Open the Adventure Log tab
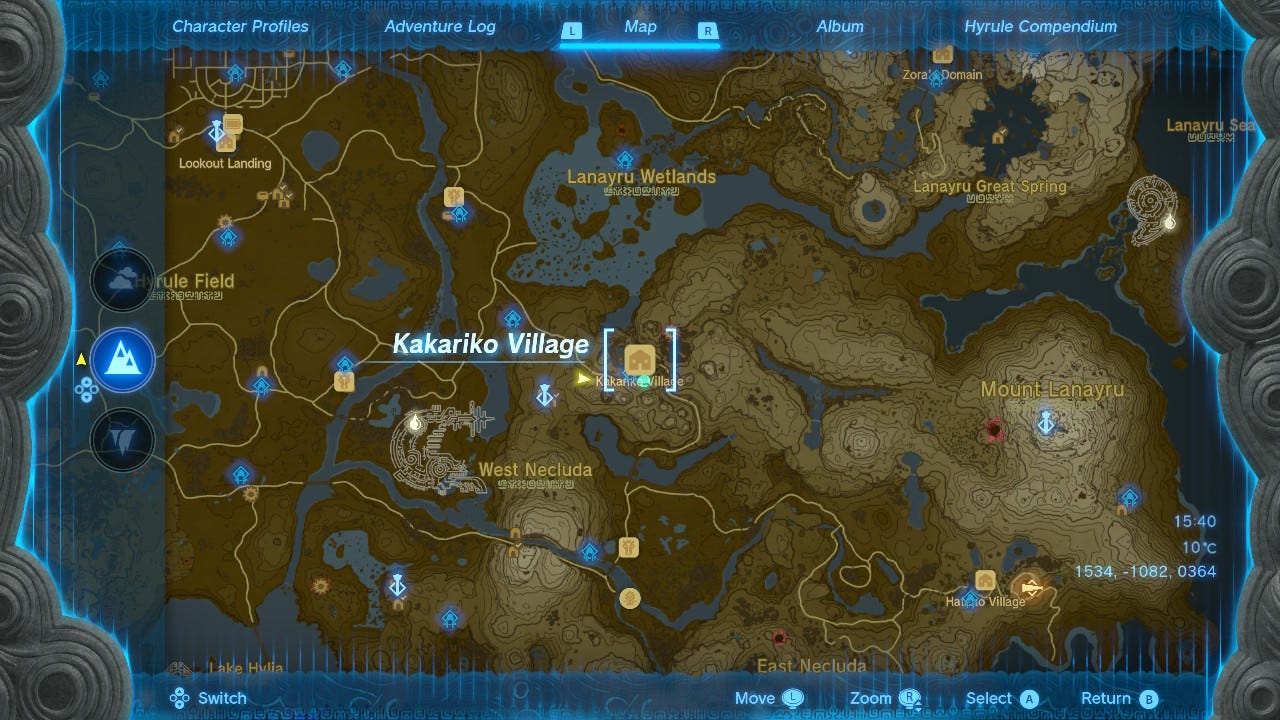This screenshot has height=720, width=1280. point(439,27)
